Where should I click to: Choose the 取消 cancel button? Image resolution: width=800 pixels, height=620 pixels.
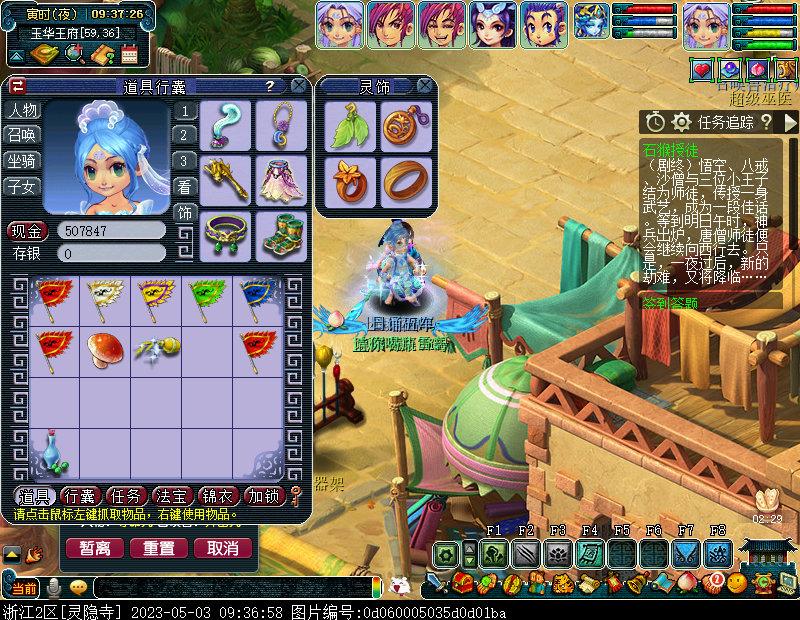click(222, 547)
